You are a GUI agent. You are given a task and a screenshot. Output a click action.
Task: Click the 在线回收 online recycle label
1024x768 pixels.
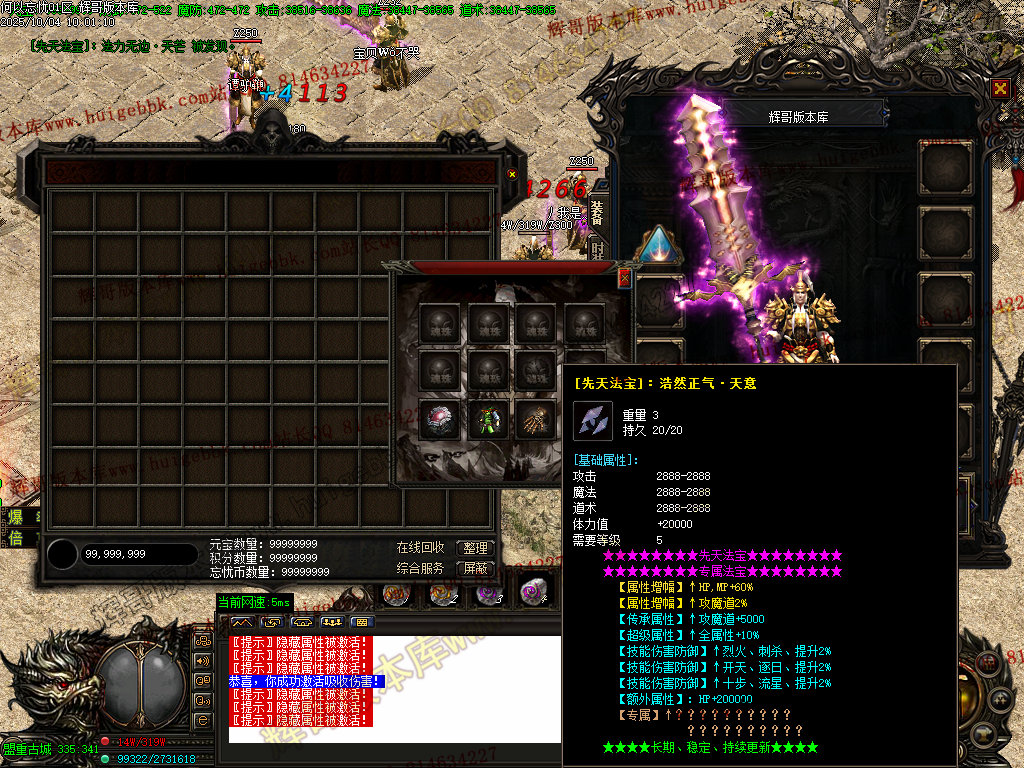(420, 548)
